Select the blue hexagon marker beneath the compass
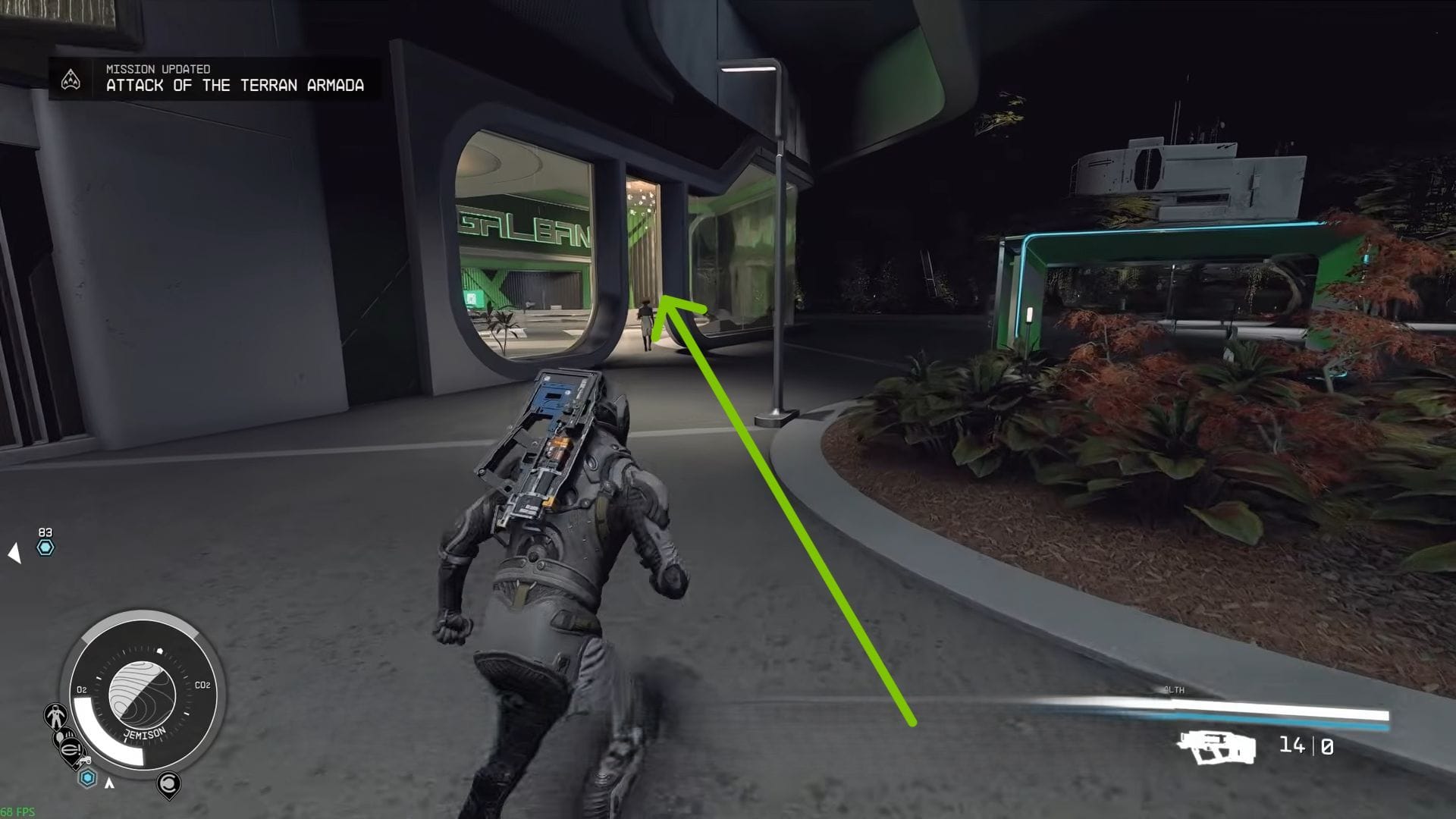Image resolution: width=1456 pixels, height=819 pixels. 88,777
